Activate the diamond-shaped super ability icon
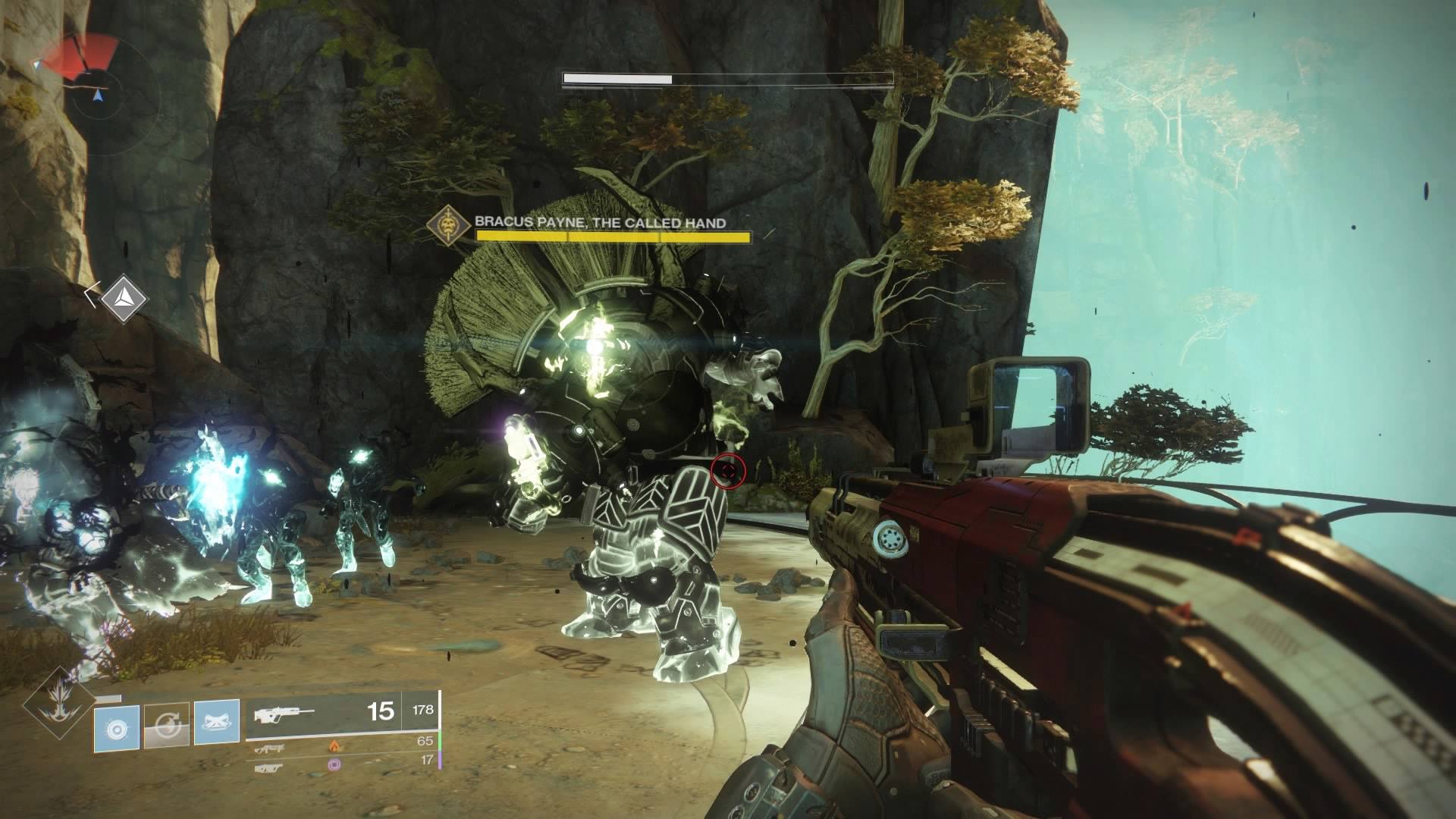Screen dimensions: 1456x819 pyautogui.click(x=58, y=704)
